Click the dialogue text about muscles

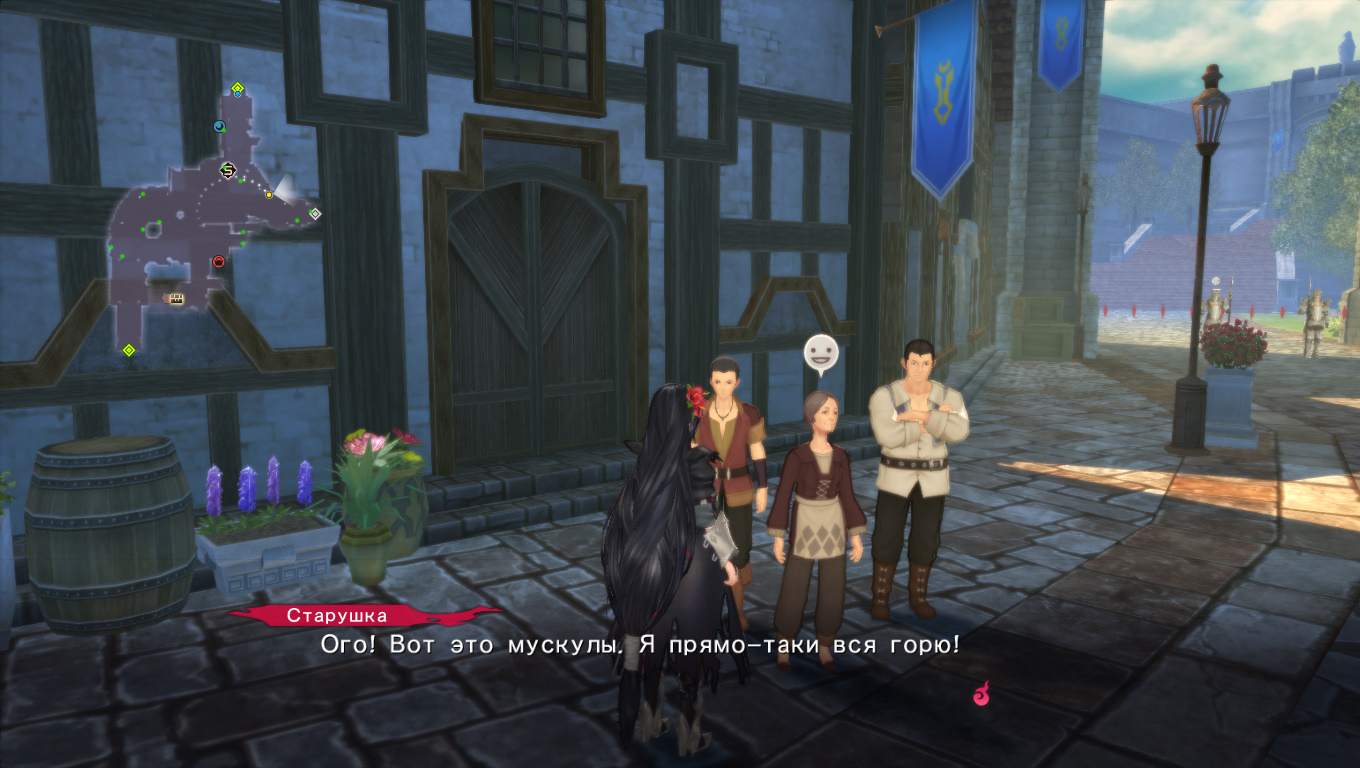click(x=630, y=645)
